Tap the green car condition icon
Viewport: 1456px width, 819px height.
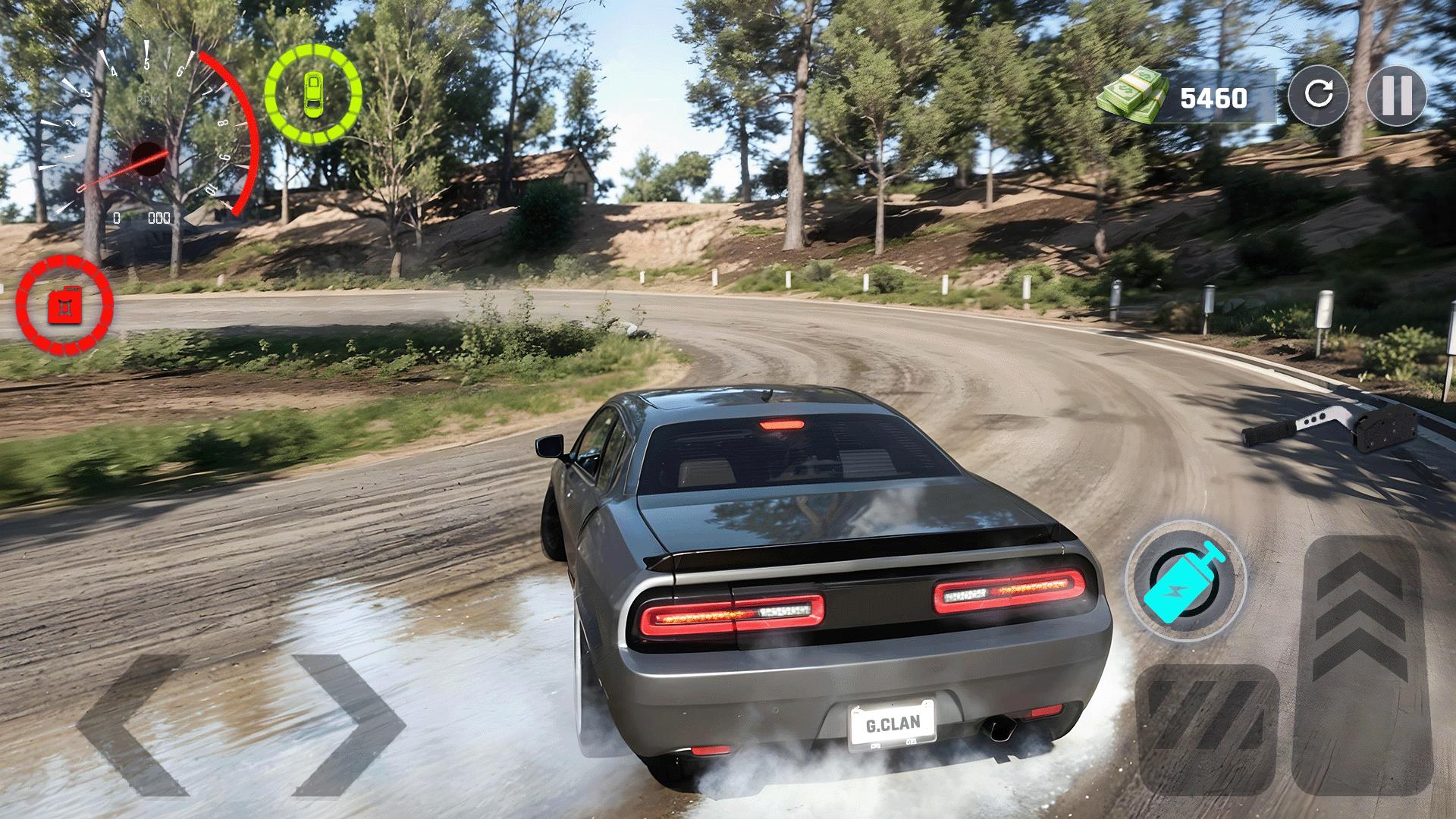tap(313, 91)
